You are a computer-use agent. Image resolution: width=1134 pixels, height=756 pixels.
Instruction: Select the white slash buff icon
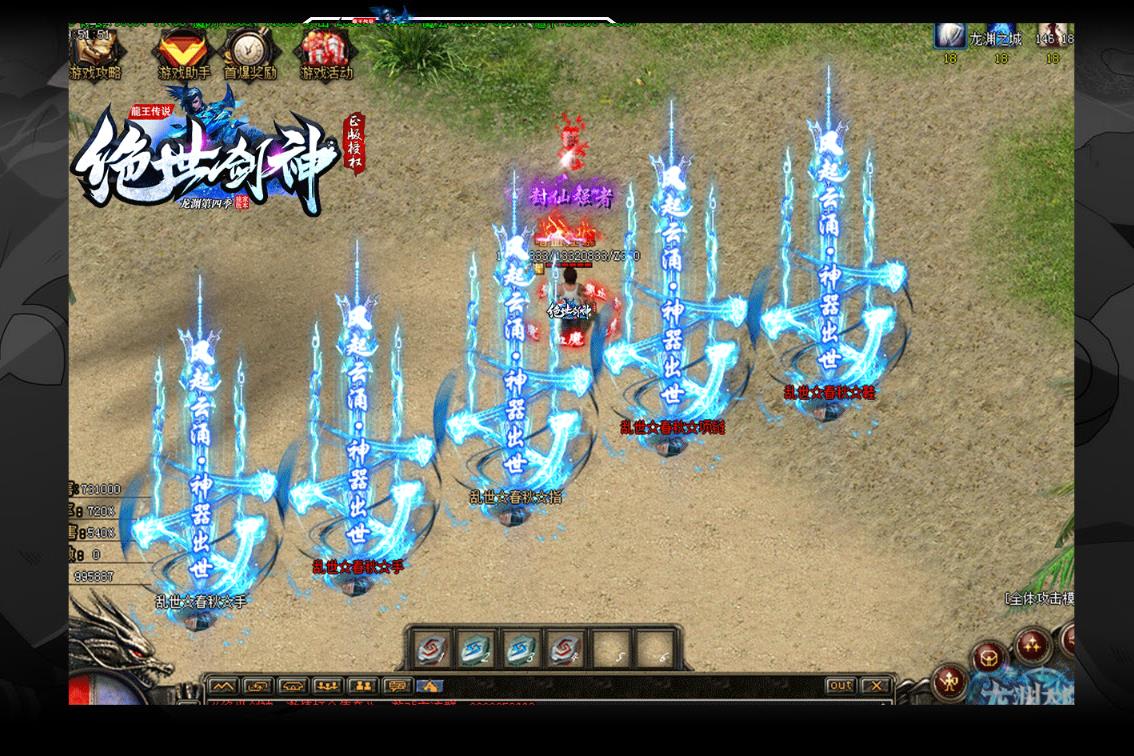949,36
